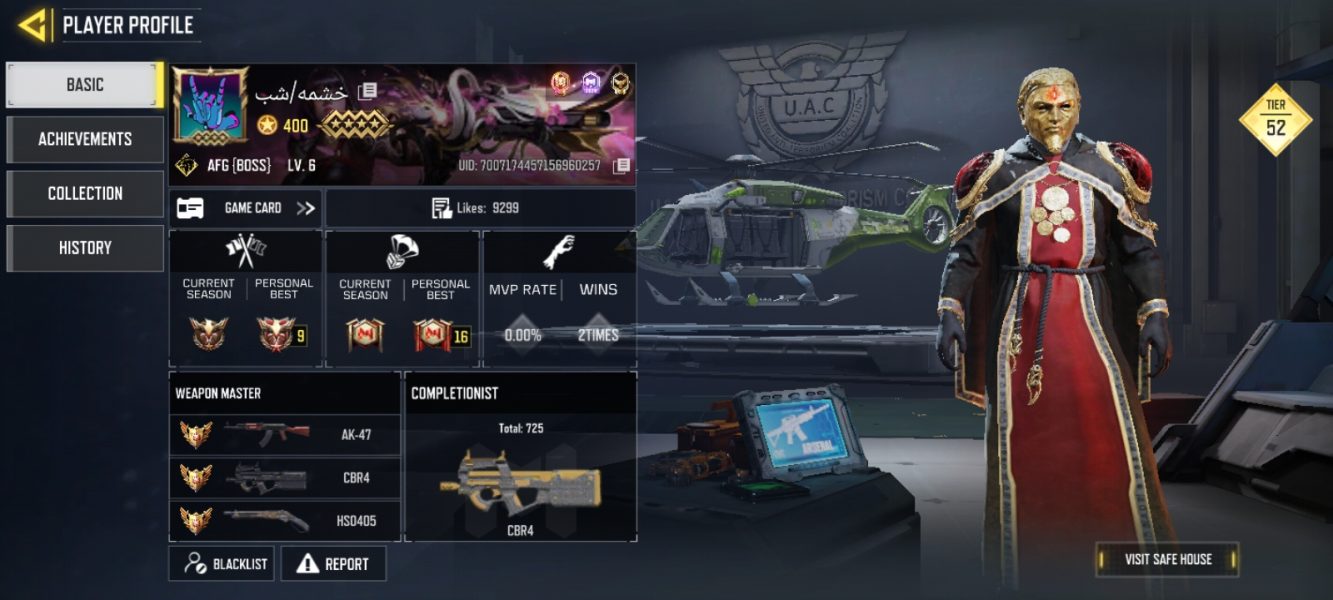Select the Basic profile tab

(x=85, y=85)
